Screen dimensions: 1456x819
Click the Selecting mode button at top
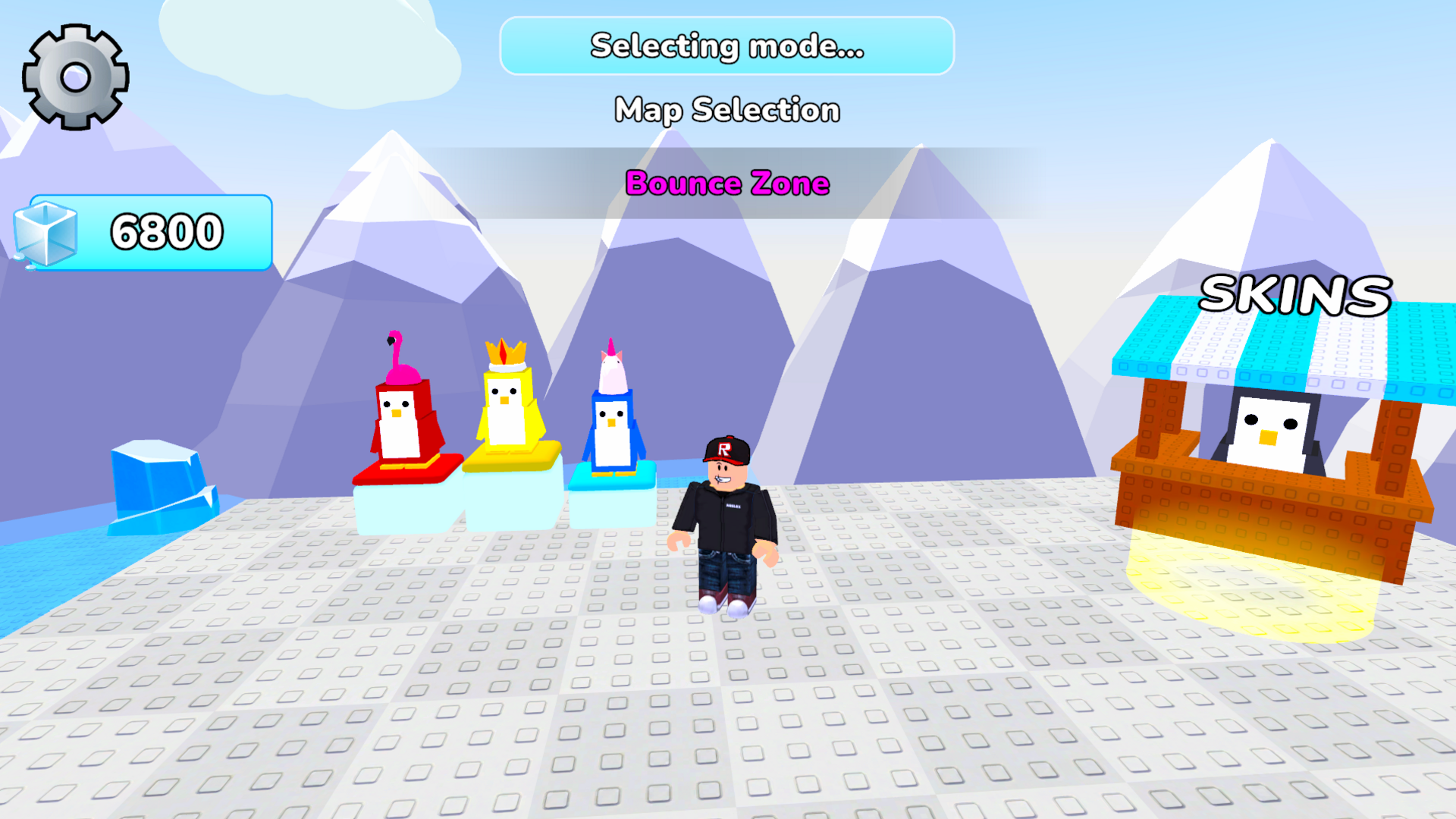726,47
